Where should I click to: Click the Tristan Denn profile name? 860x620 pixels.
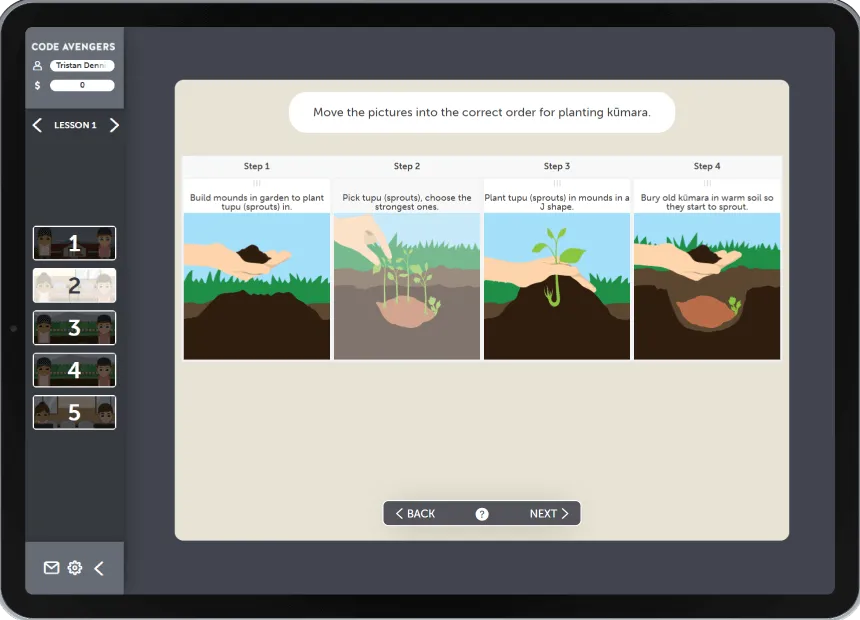click(82, 66)
